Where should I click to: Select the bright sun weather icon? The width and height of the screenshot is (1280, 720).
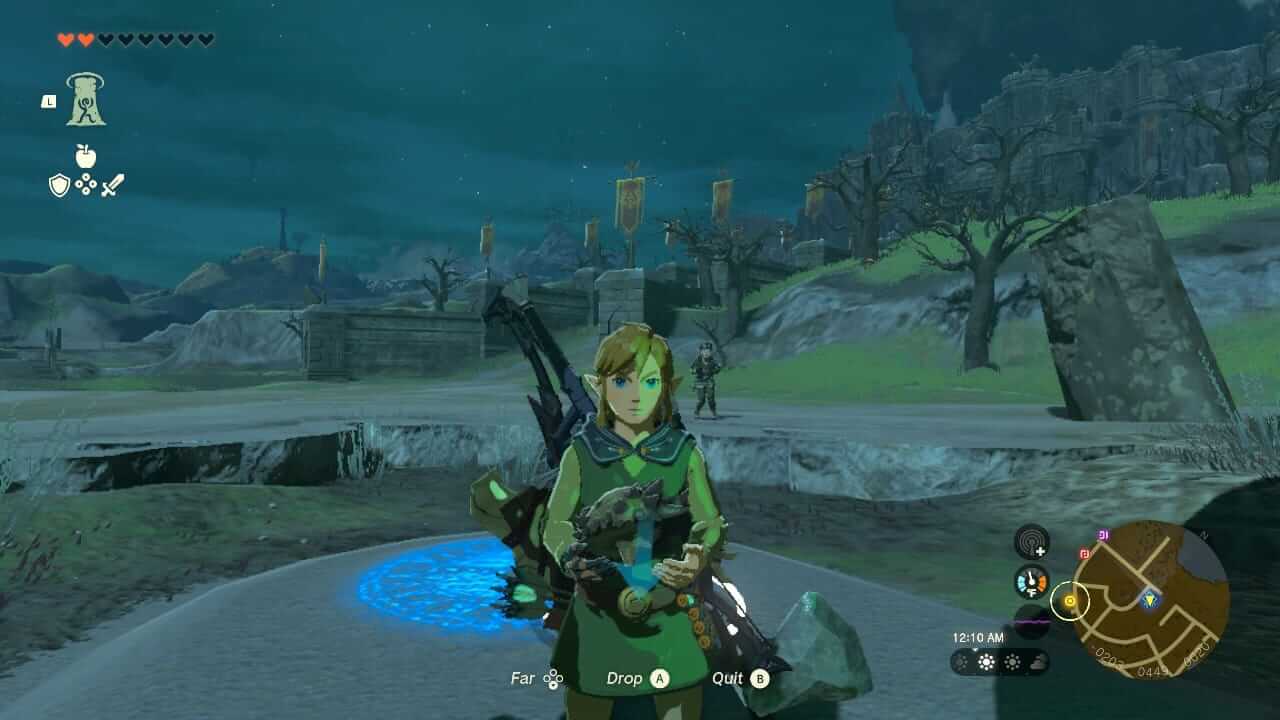tap(986, 662)
